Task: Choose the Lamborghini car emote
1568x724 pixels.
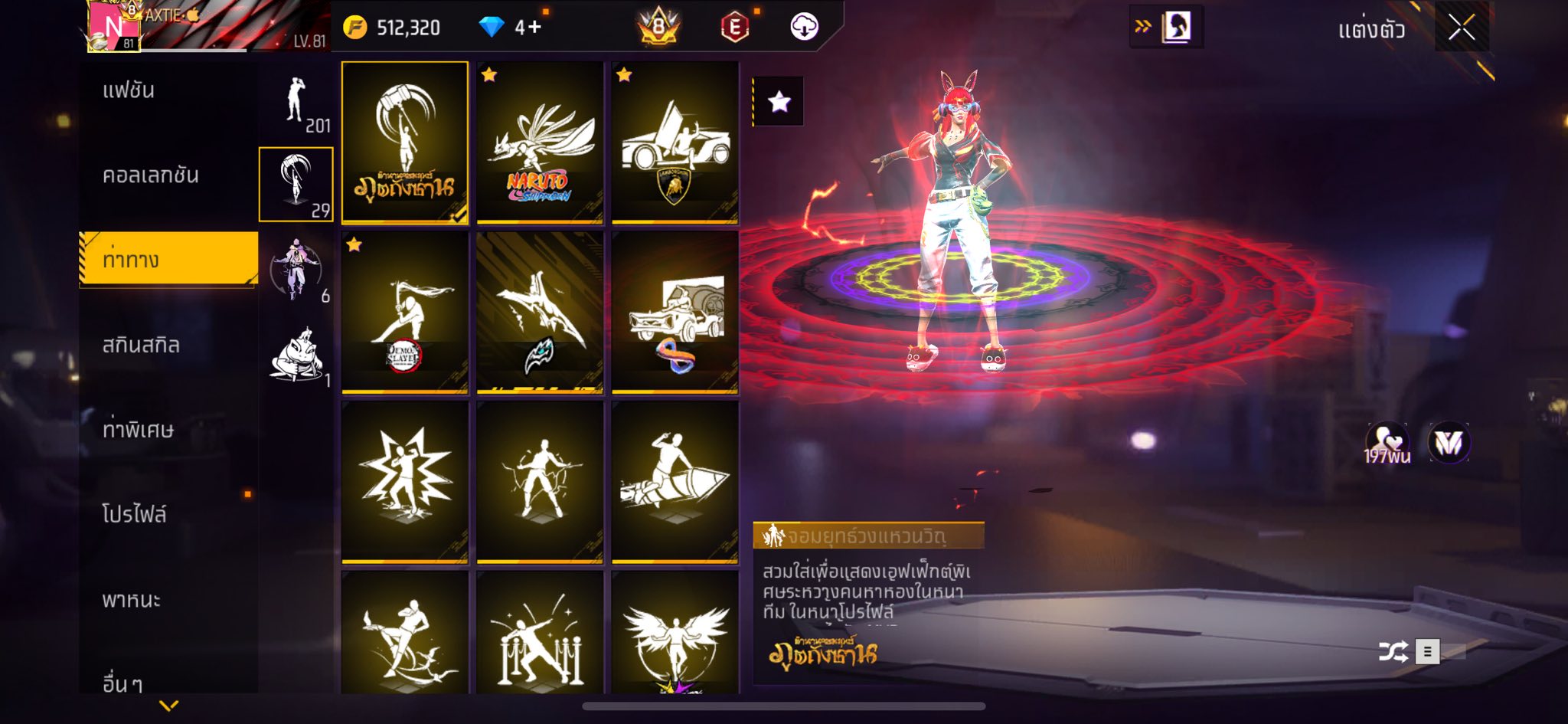Action: tap(675, 143)
